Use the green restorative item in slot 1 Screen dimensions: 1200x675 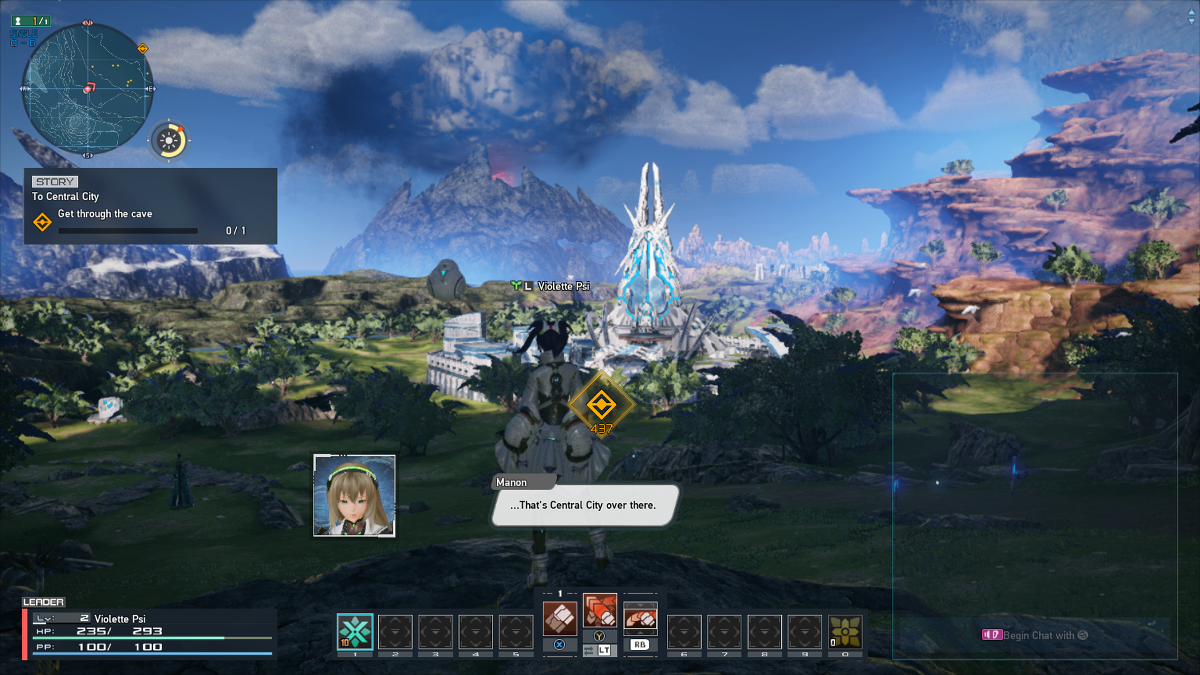pos(355,632)
